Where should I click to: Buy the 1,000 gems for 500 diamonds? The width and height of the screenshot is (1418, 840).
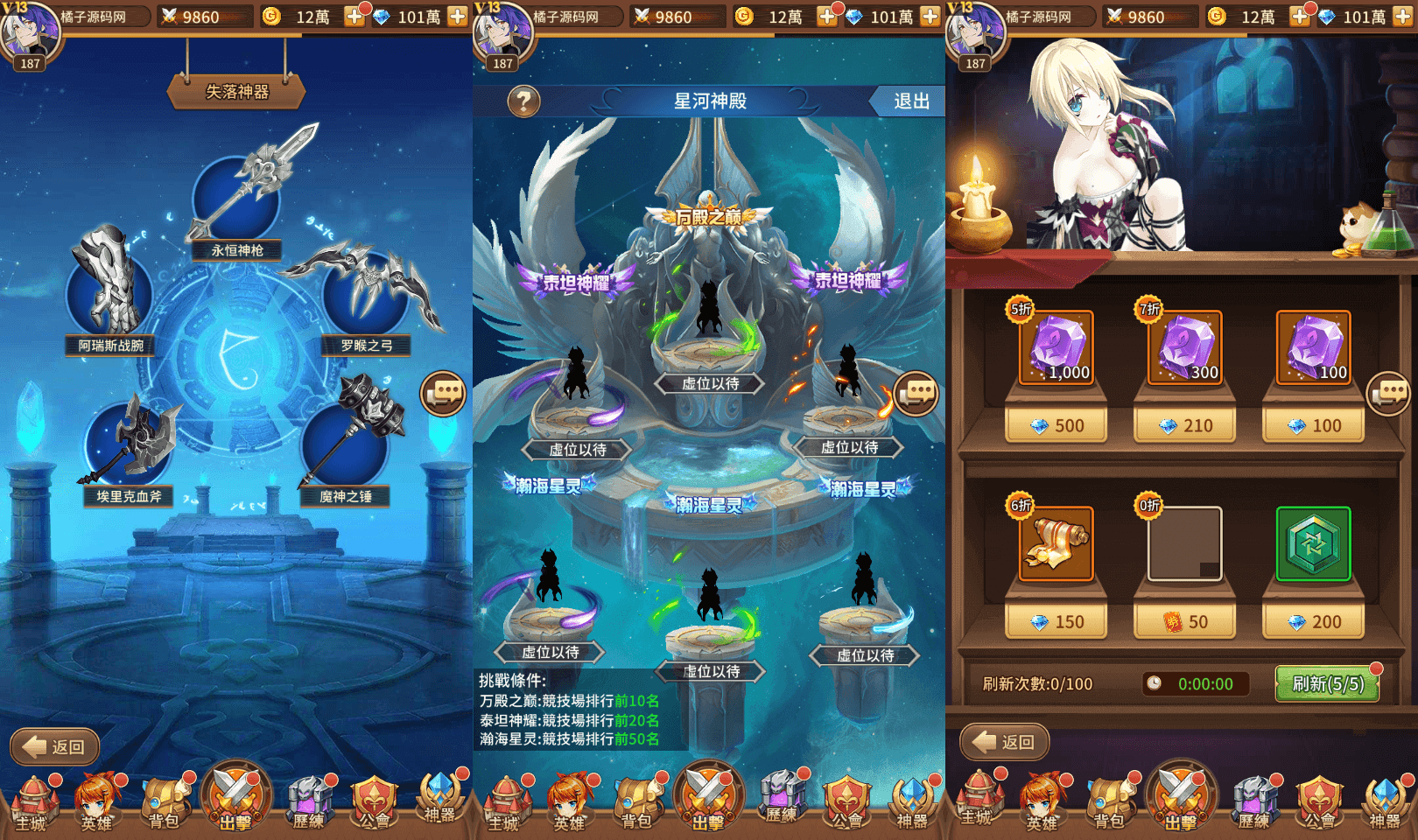pyautogui.click(x=1055, y=425)
